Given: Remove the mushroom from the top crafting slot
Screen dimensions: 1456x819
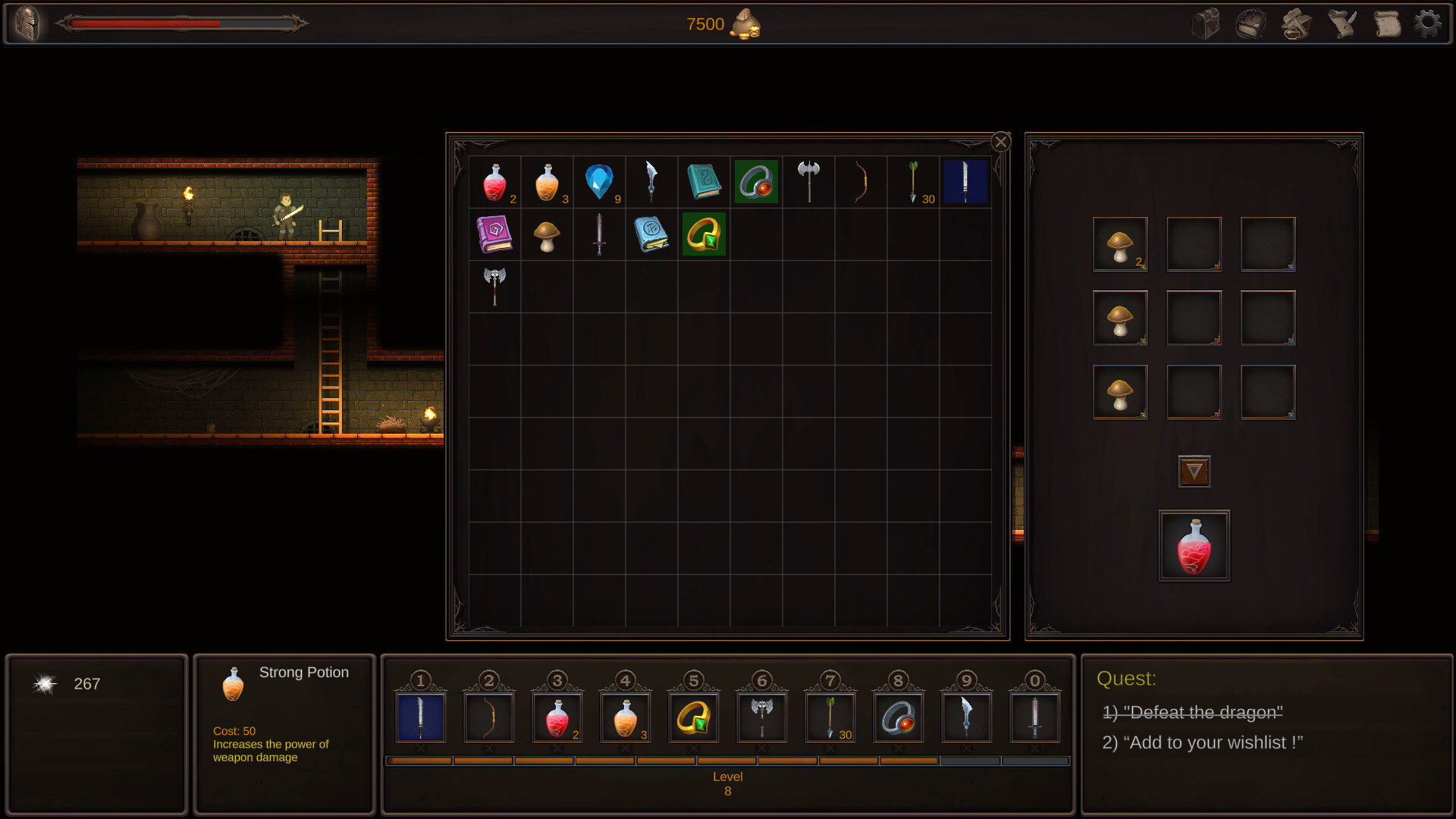Looking at the screenshot, I should click(1120, 244).
